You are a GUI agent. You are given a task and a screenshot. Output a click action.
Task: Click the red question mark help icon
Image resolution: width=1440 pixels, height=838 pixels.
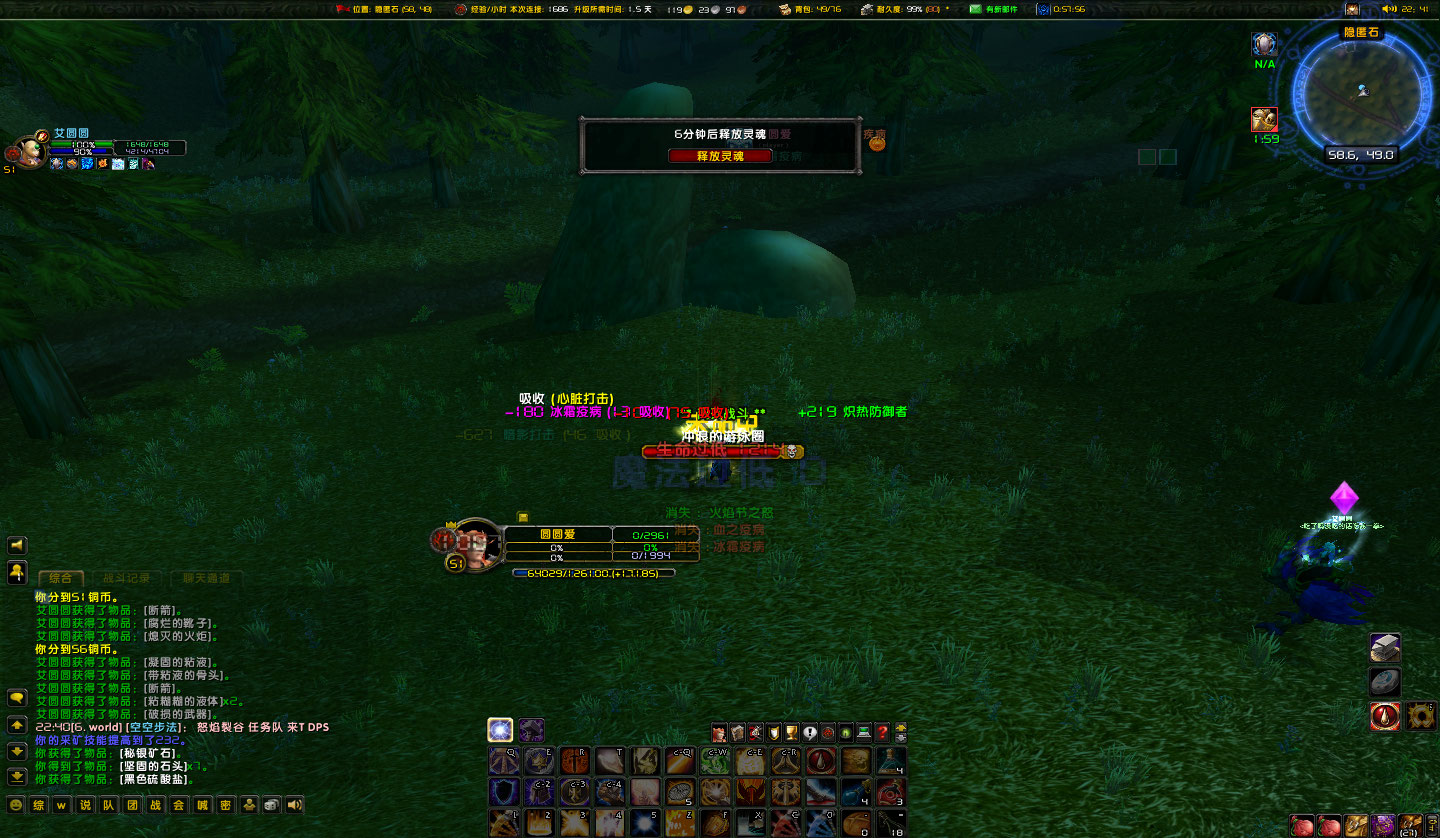883,731
